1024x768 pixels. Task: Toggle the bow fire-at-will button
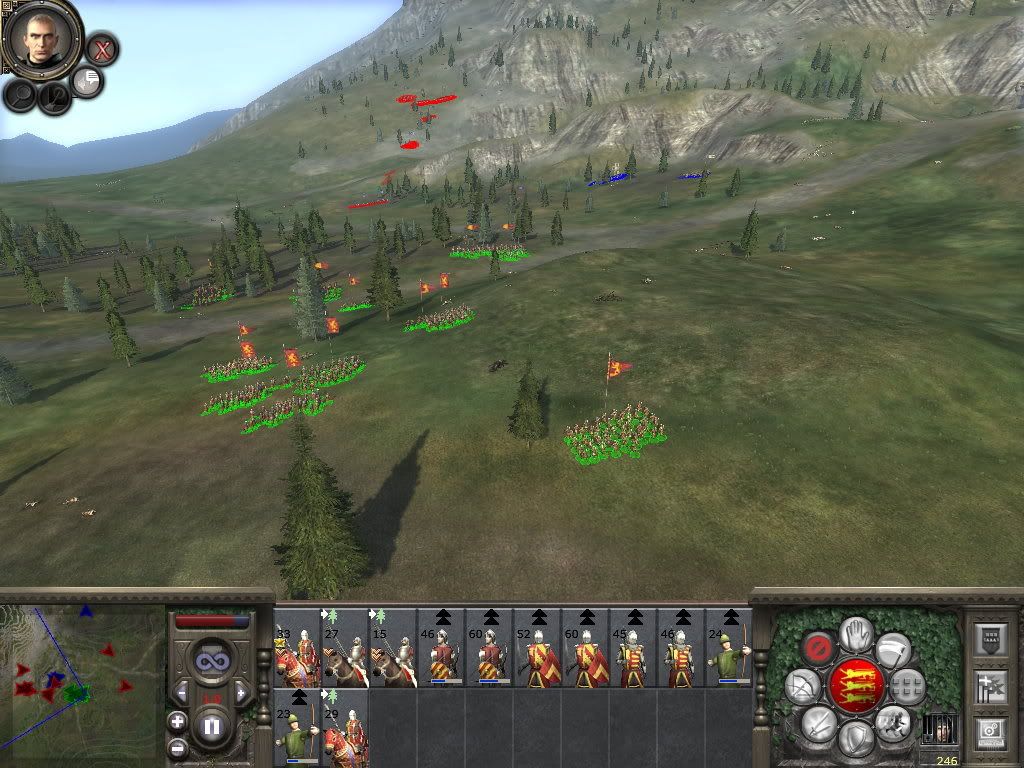[x=802, y=686]
